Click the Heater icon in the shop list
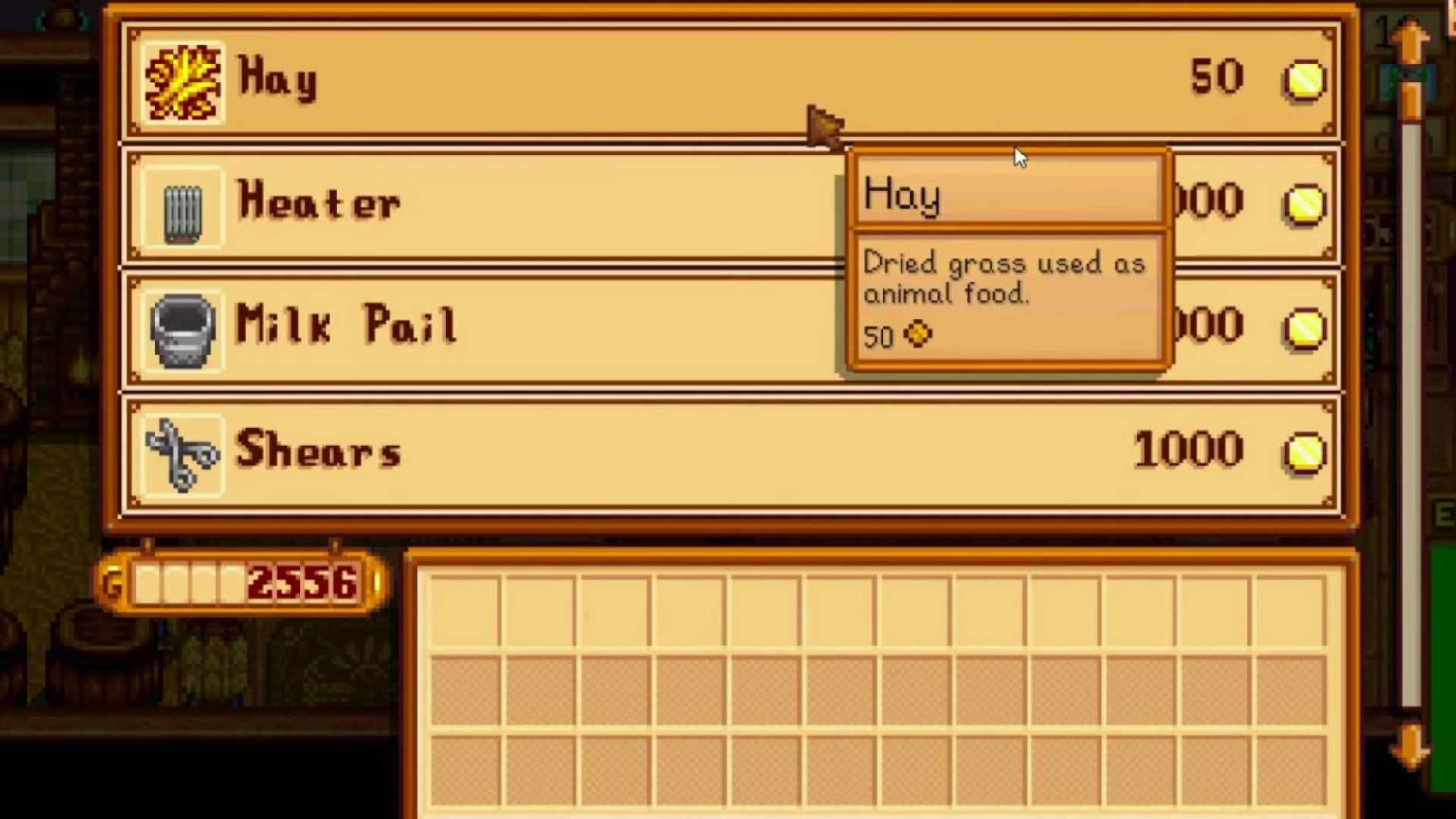The image size is (1456, 819). point(183,202)
